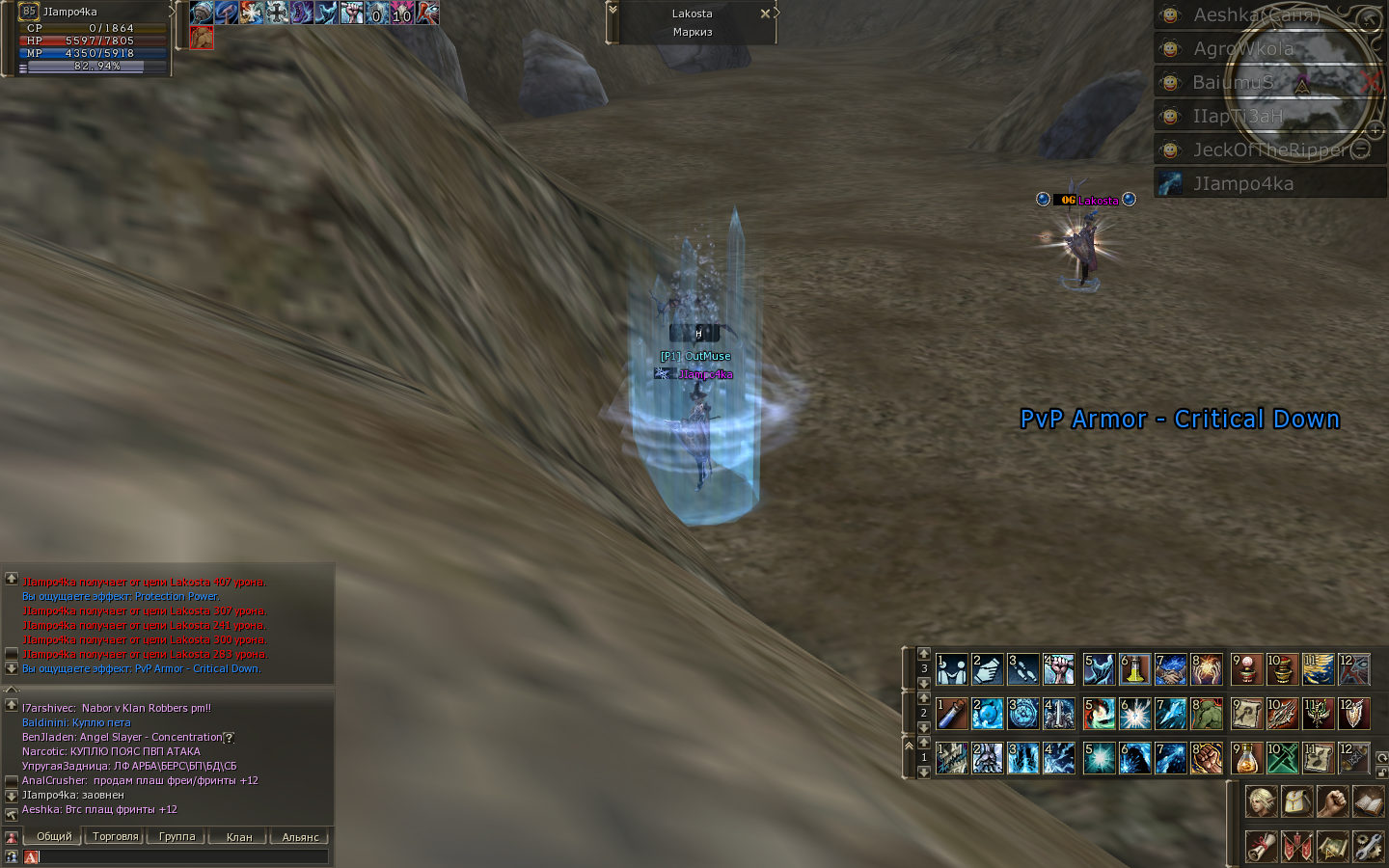Screen dimensions: 1389x868
Task: Open game options (wrench icon)
Action: (1368, 845)
